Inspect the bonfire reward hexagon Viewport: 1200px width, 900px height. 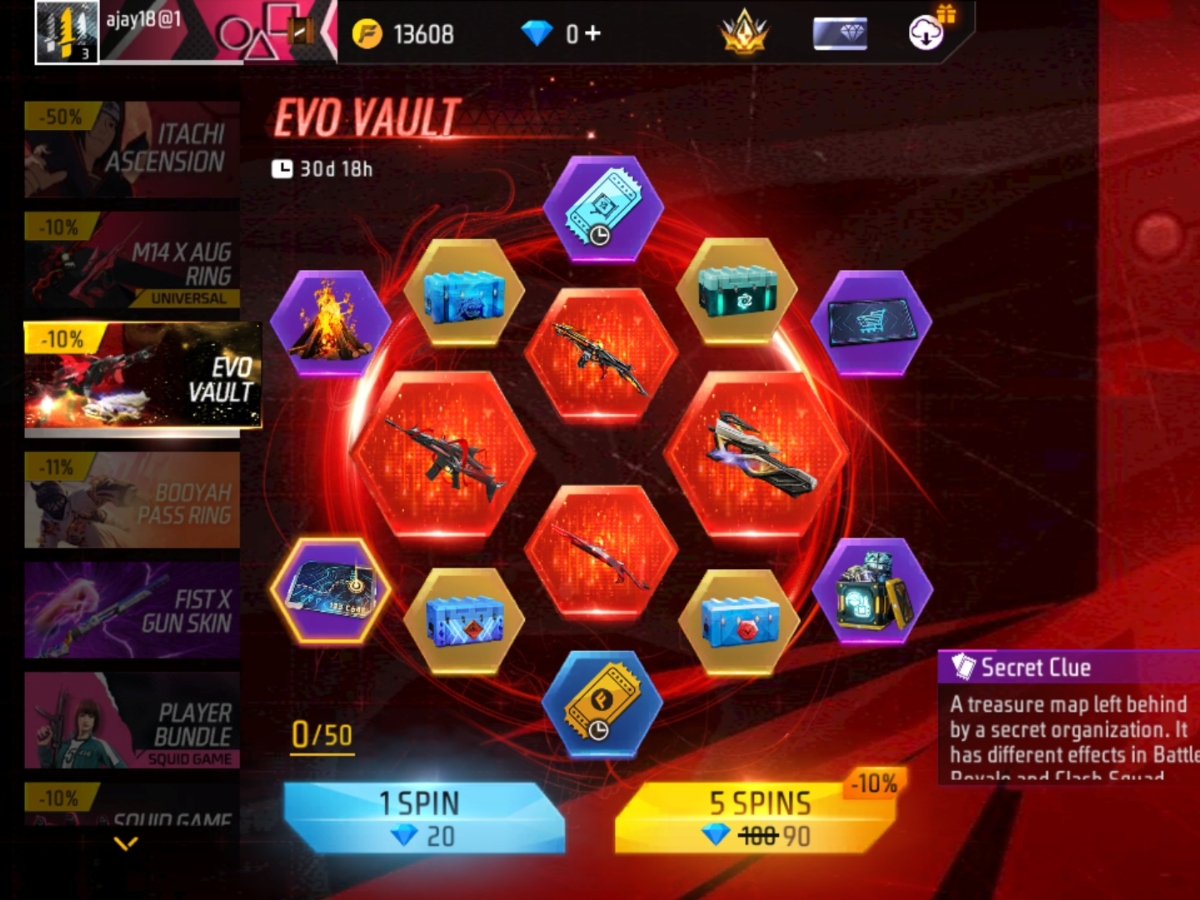coord(330,324)
